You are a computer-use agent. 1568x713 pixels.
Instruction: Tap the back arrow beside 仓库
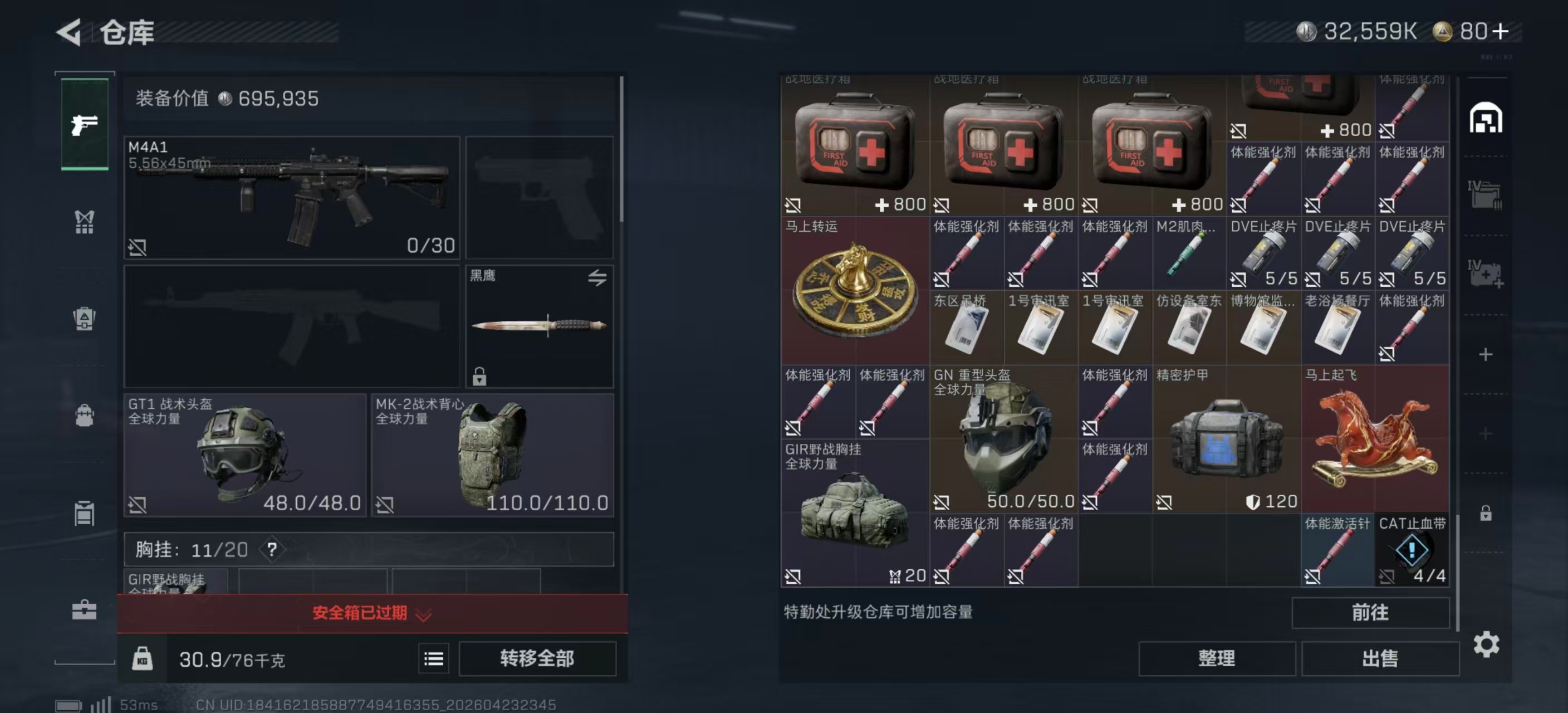pyautogui.click(x=69, y=33)
